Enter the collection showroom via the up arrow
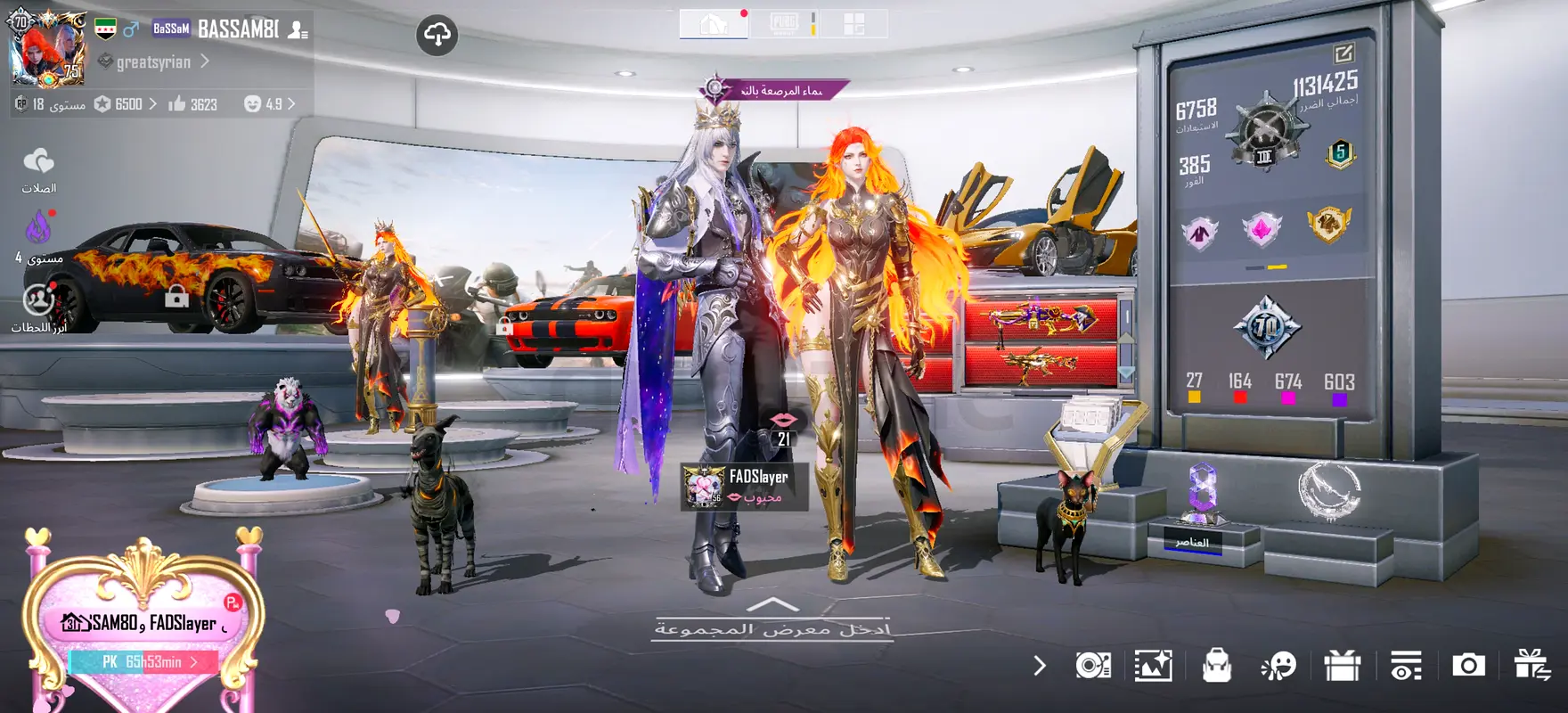Viewport: 1568px width, 713px height. tap(772, 606)
